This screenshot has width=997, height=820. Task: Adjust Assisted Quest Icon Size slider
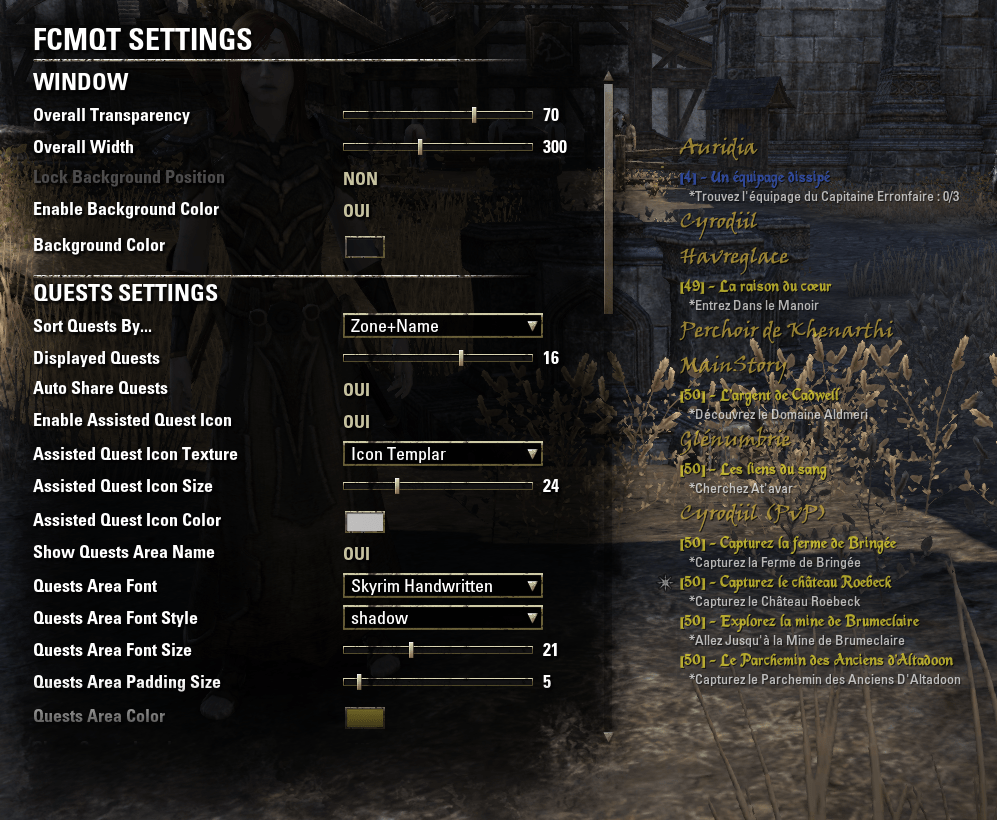pyautogui.click(x=397, y=486)
